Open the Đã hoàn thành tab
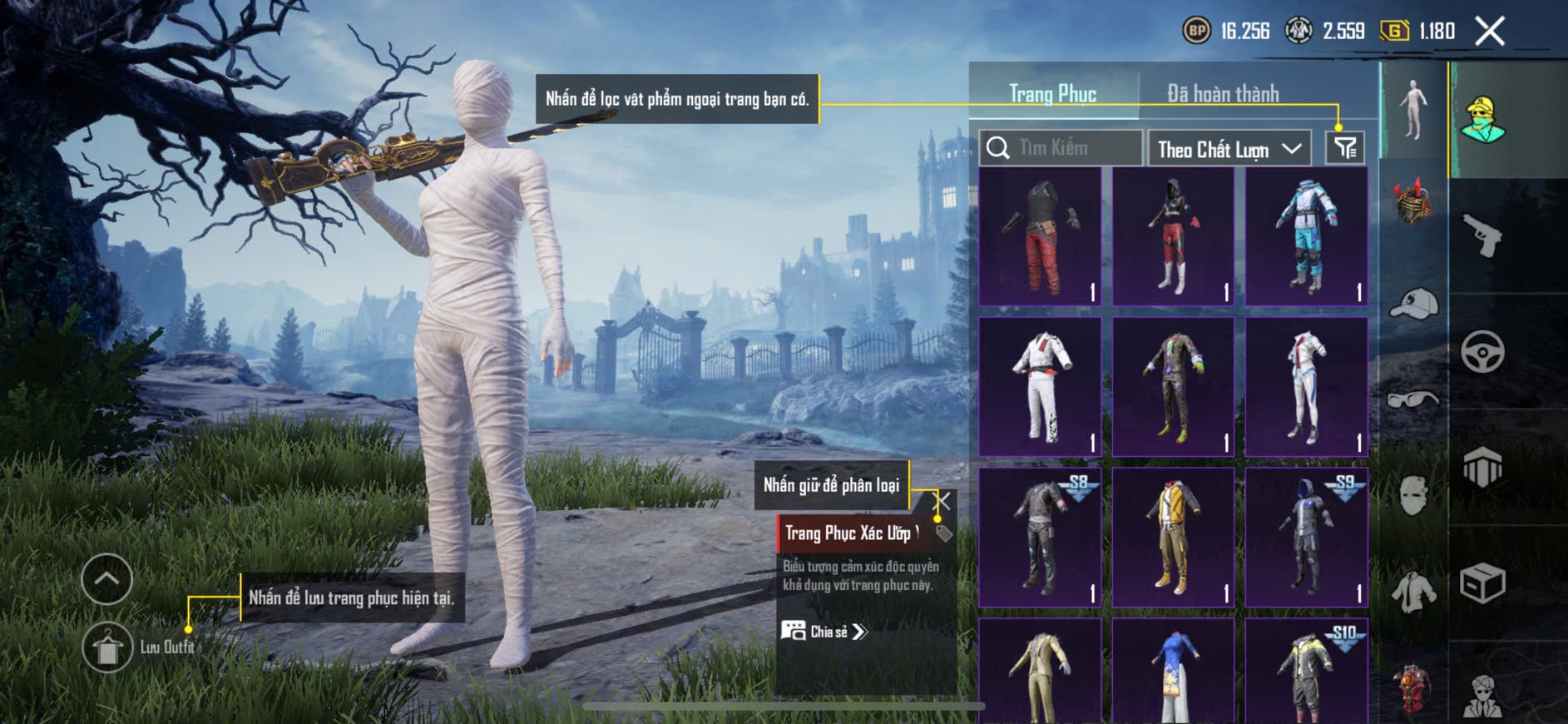This screenshot has height=724, width=1568. [x=1222, y=94]
